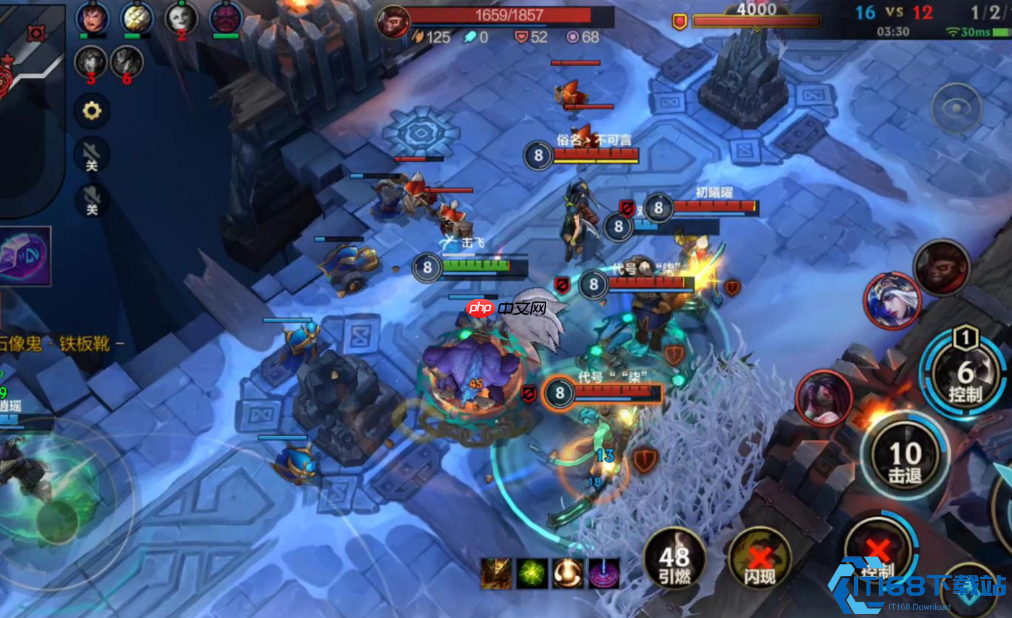Select the white-masked teammate portrait
The image size is (1012, 618).
181,17
